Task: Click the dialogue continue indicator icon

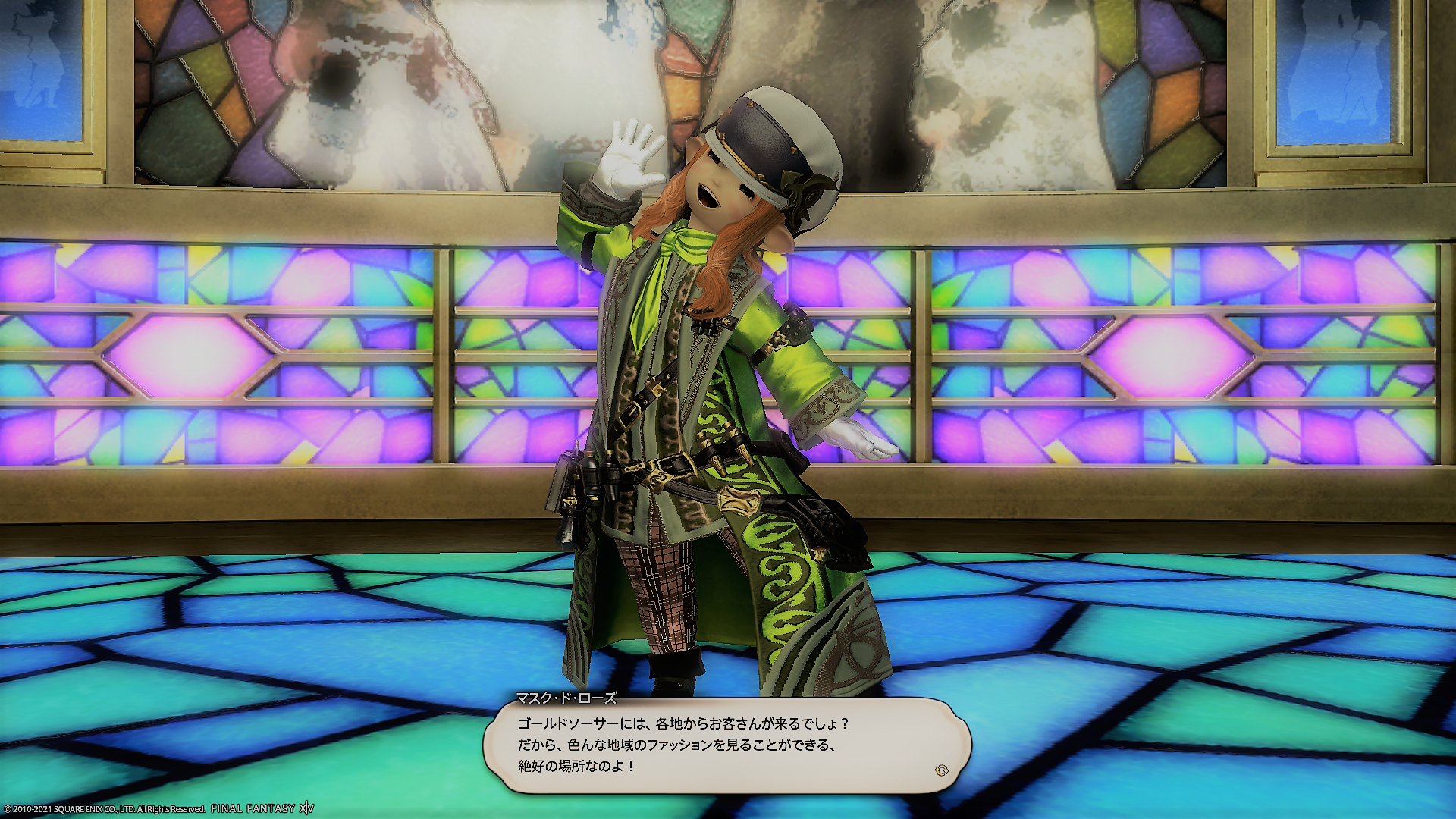Action: coord(942,770)
